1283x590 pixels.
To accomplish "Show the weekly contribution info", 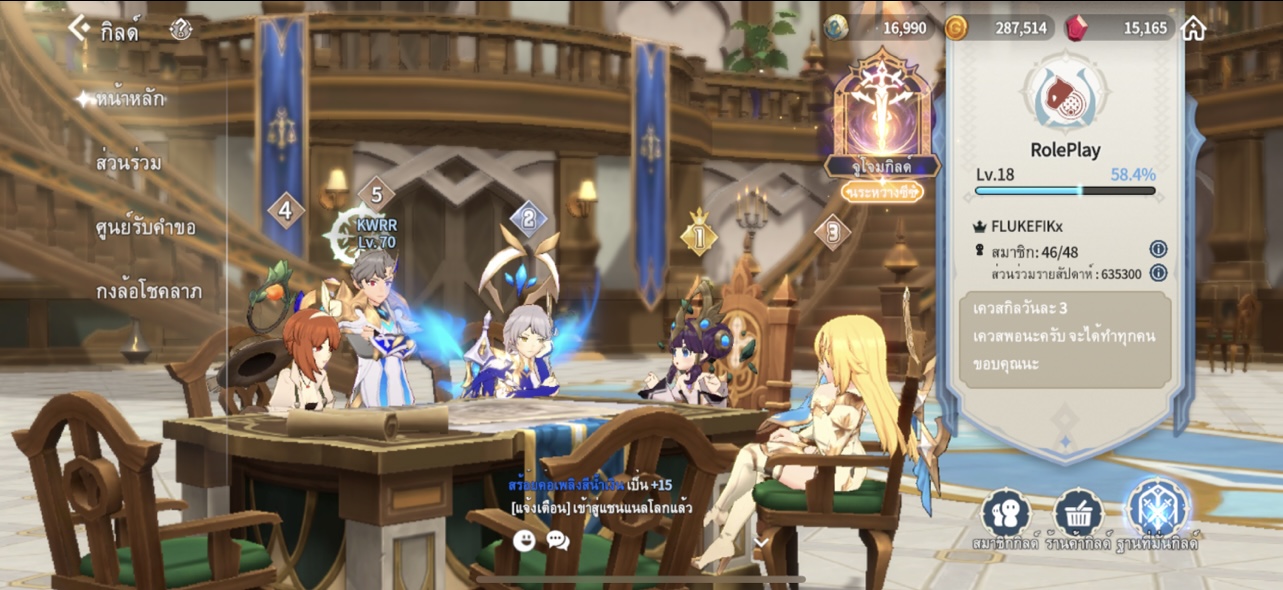I will (x=1158, y=273).
